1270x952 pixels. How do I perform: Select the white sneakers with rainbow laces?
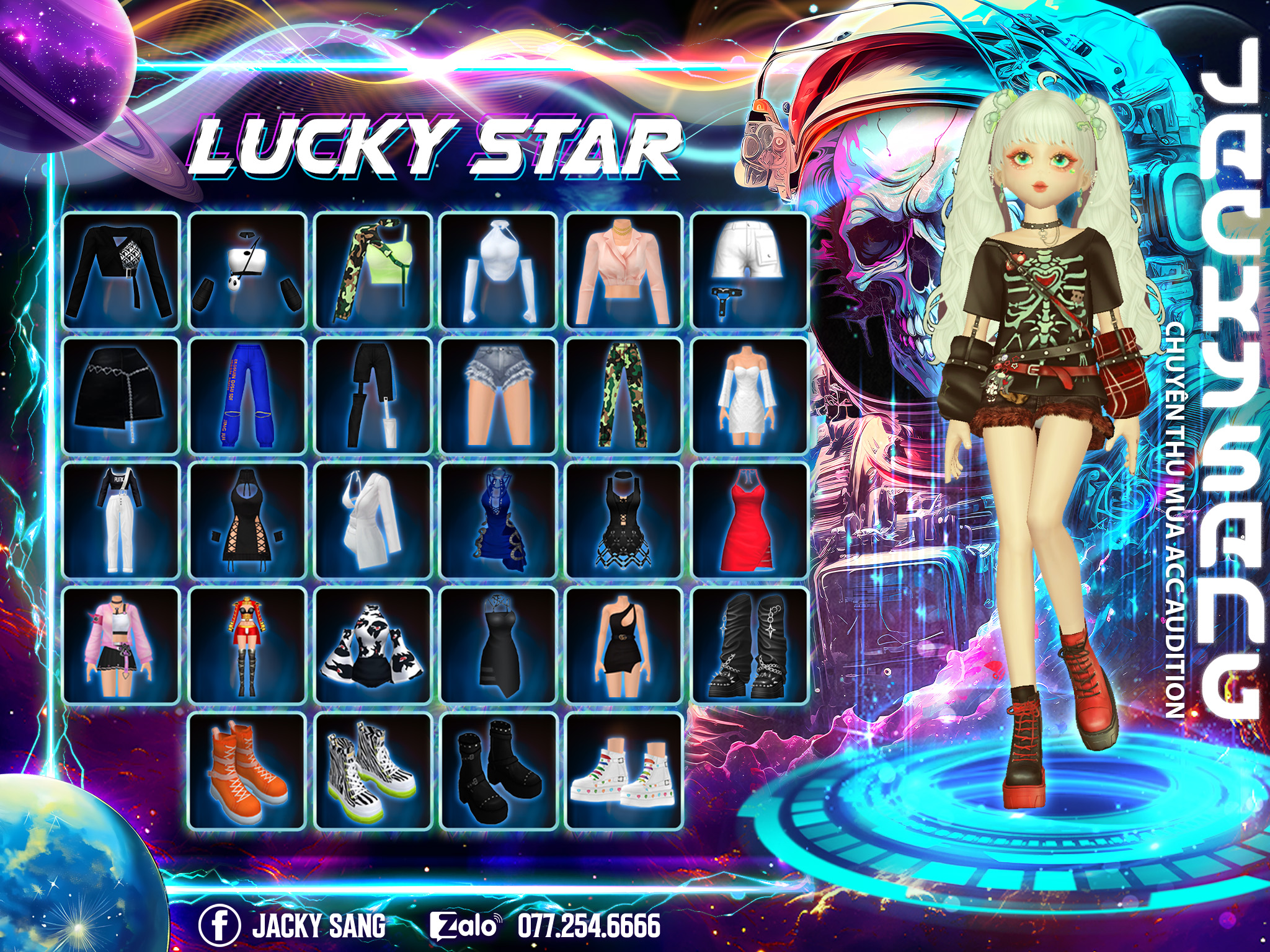(x=624, y=770)
